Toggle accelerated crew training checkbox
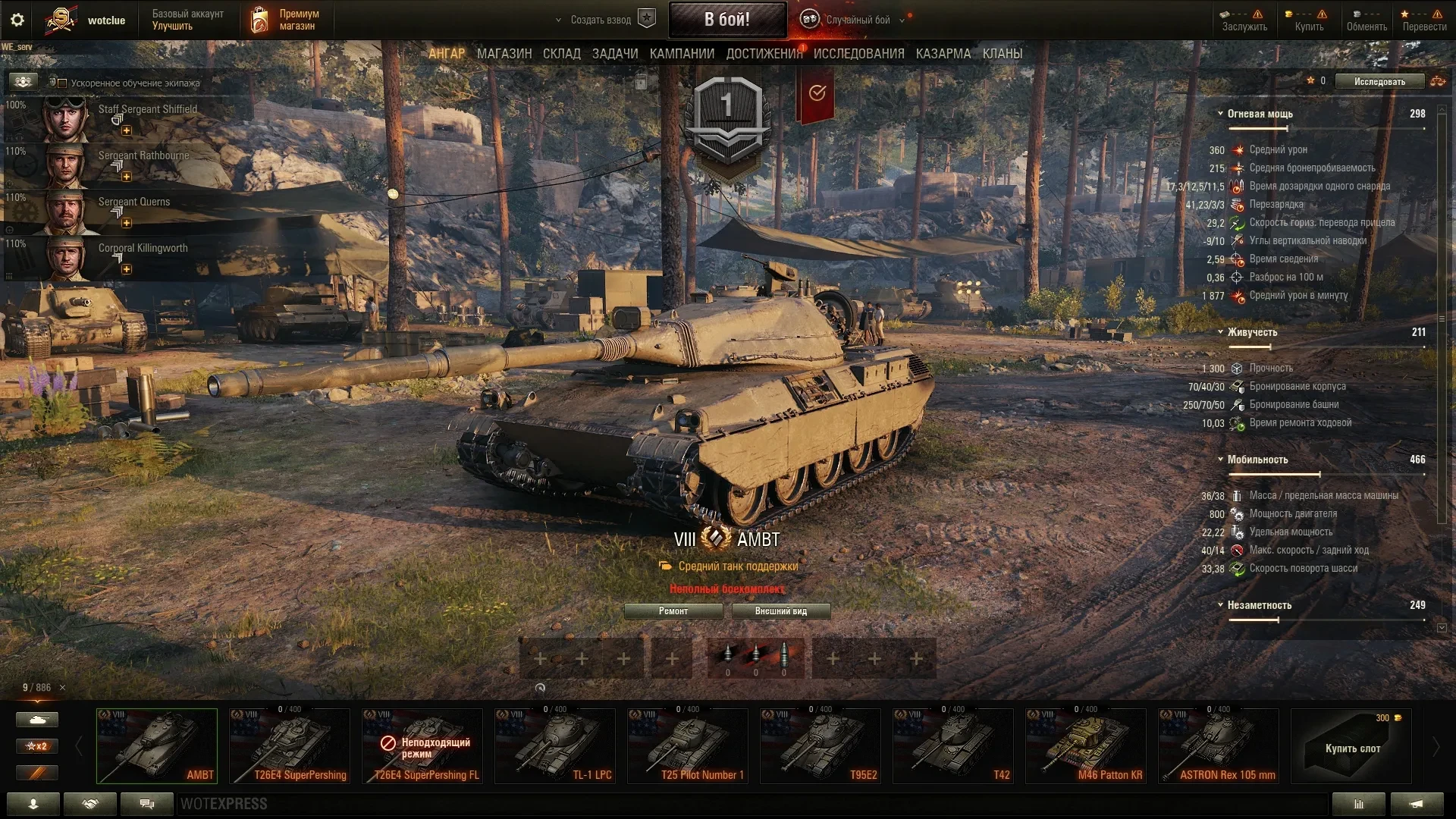Image resolution: width=1456 pixels, height=819 pixels. tap(63, 83)
